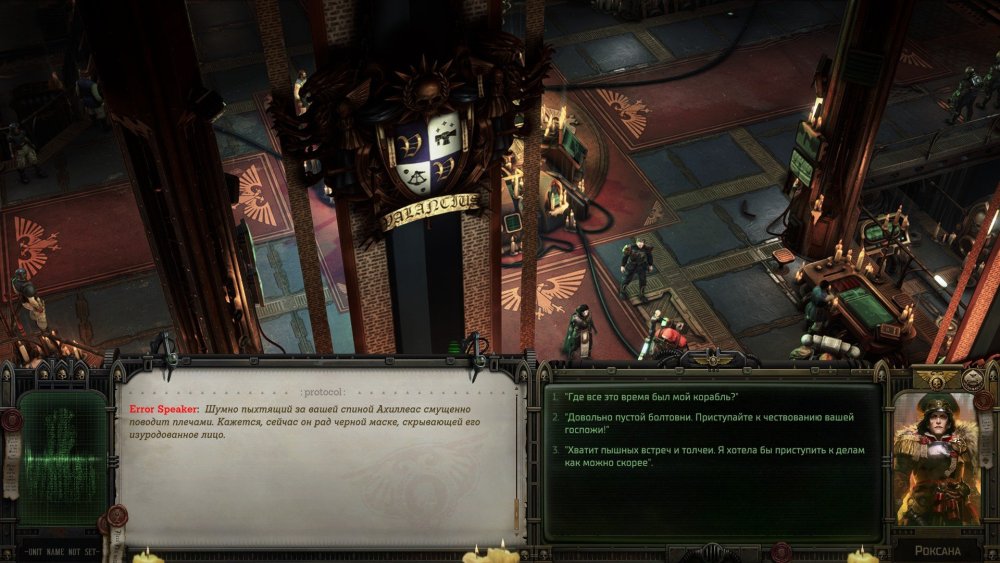Choose reply "Где все это время был мой корабль?"

click(653, 397)
